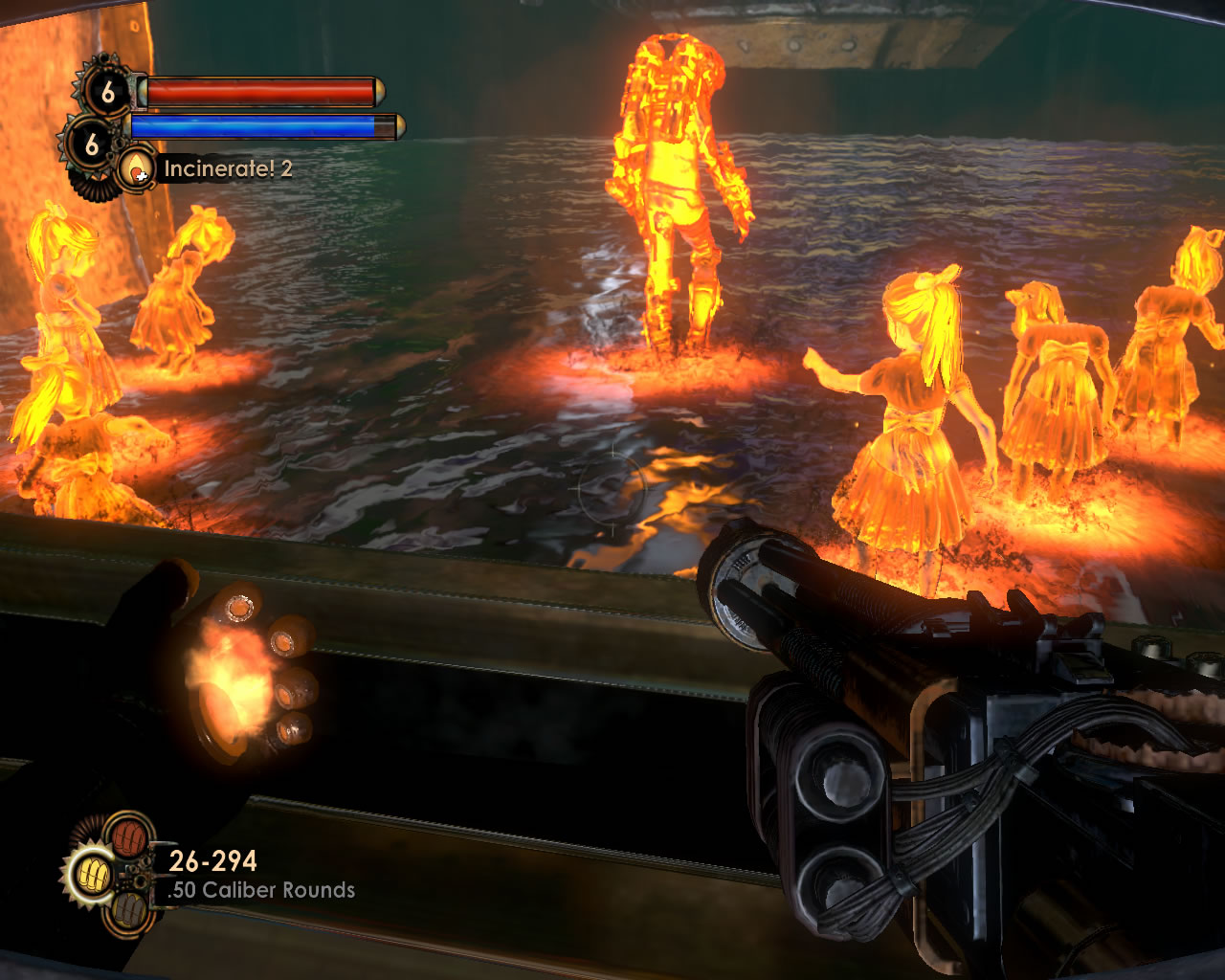Select the Incinerate! 2 plasmid icon
Viewport: 1225px width, 980px height.
[138, 169]
